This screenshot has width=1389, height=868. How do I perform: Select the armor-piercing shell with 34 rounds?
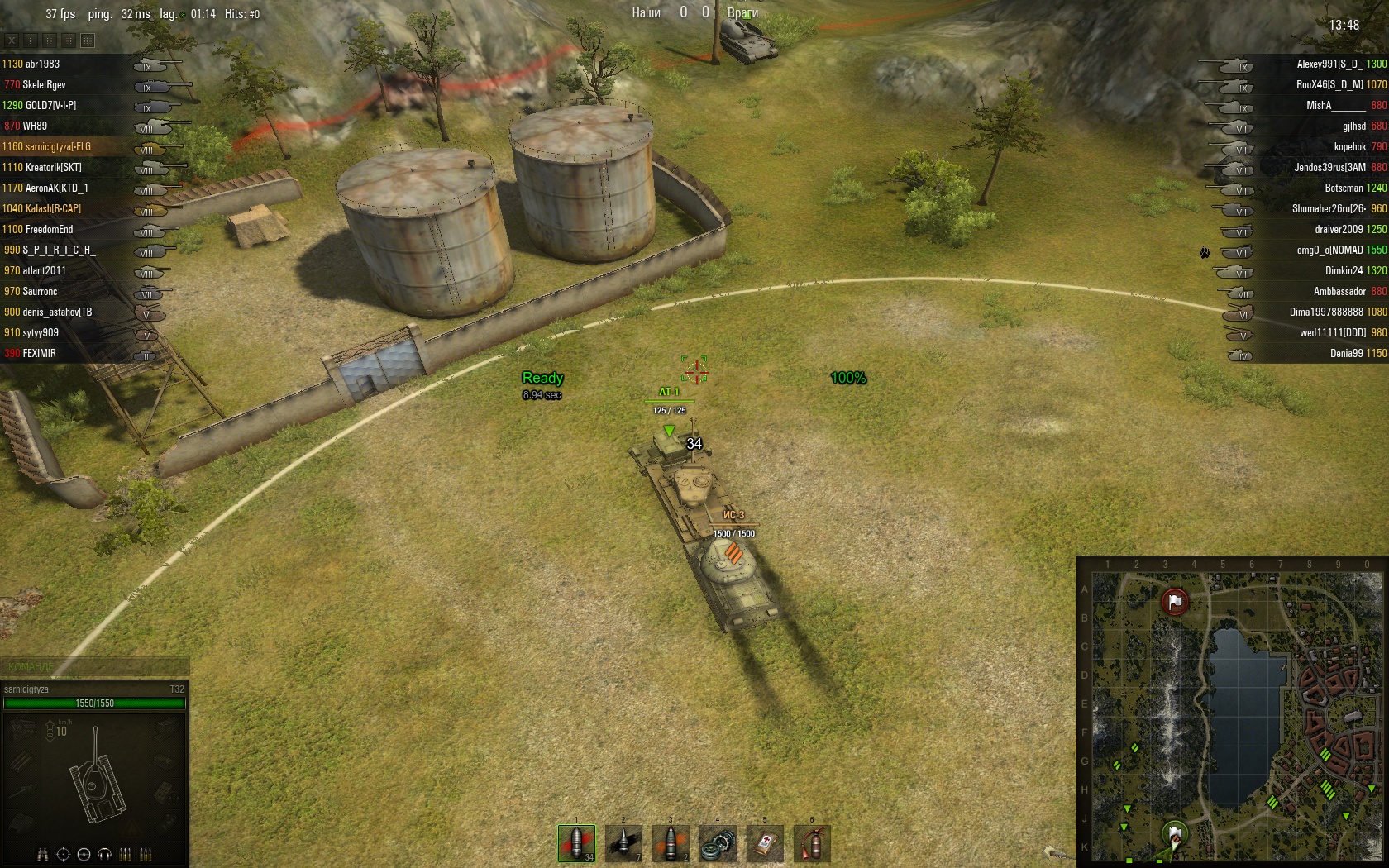point(576,843)
